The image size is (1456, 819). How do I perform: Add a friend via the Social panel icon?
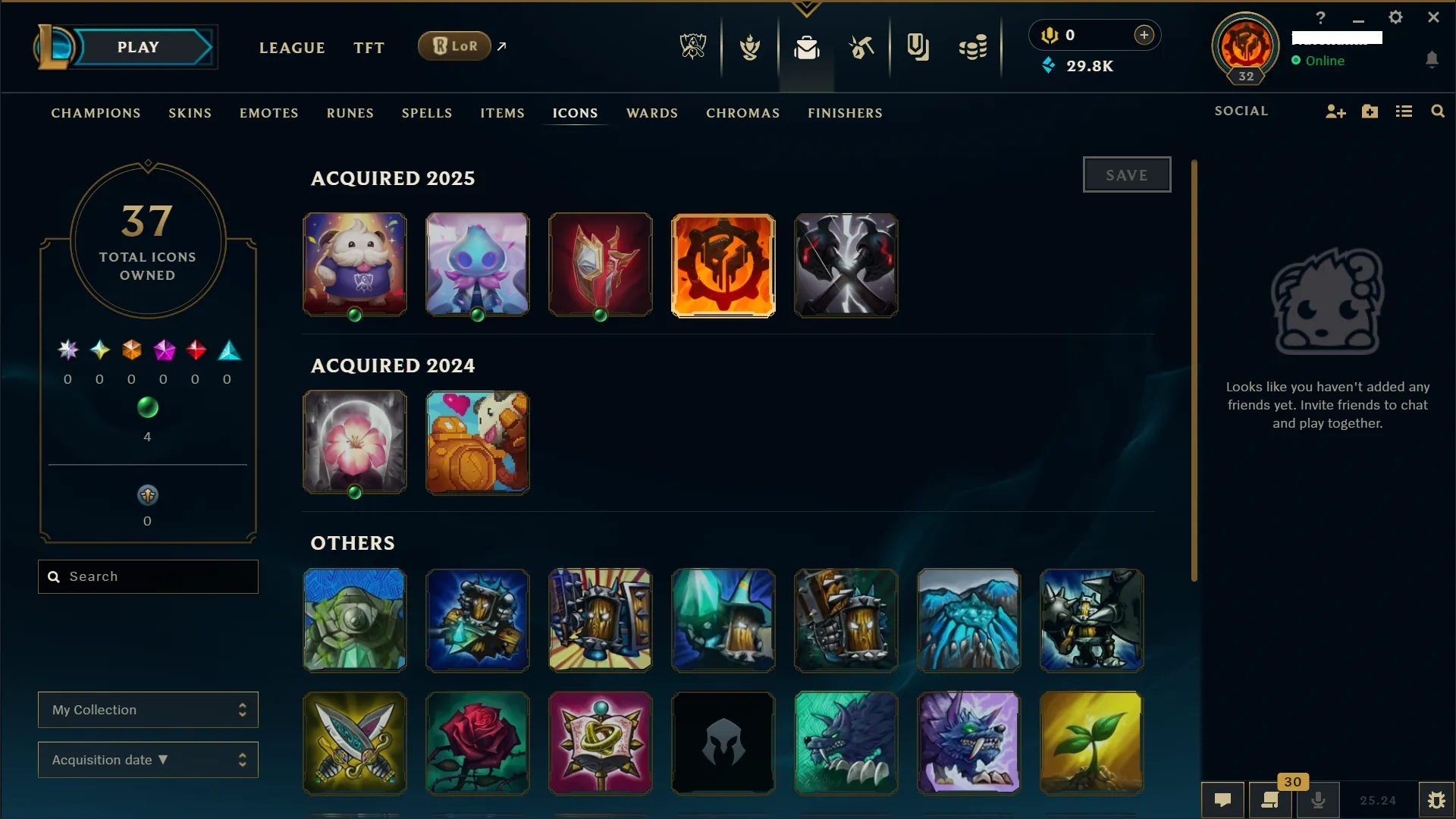1335,111
